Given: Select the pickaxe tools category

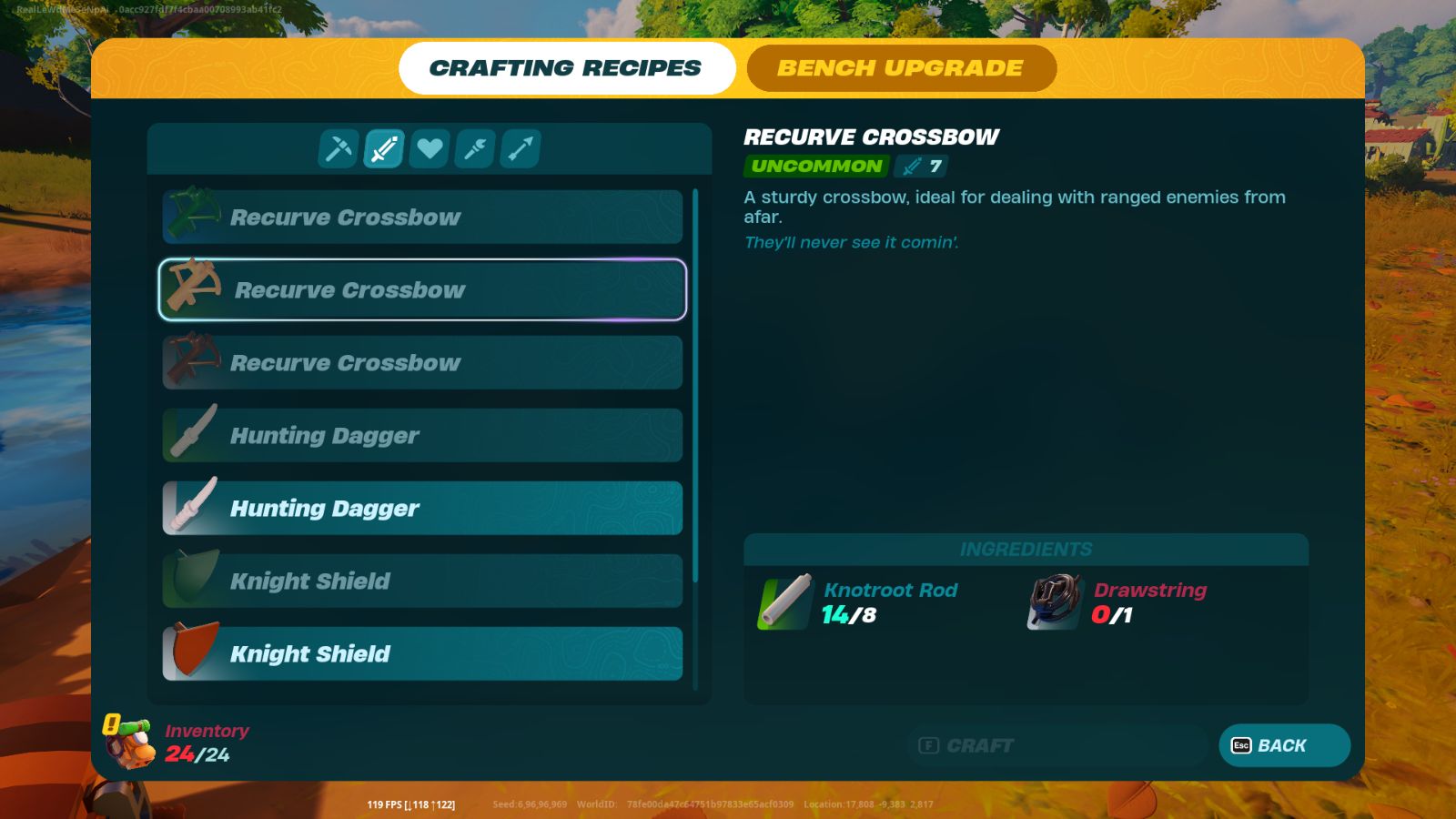Looking at the screenshot, I should [339, 148].
